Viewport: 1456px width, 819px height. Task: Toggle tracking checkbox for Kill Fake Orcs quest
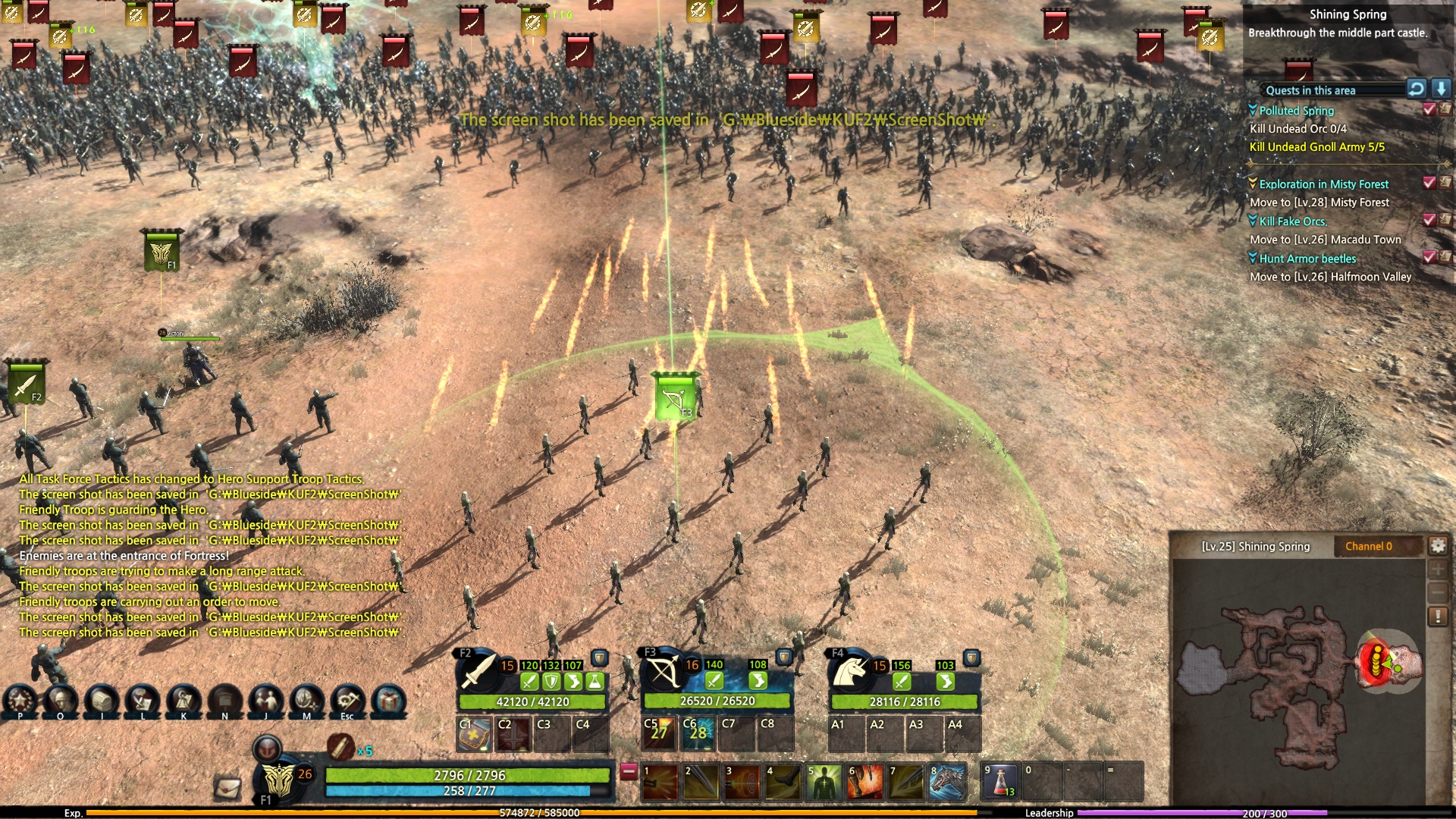click(1429, 220)
